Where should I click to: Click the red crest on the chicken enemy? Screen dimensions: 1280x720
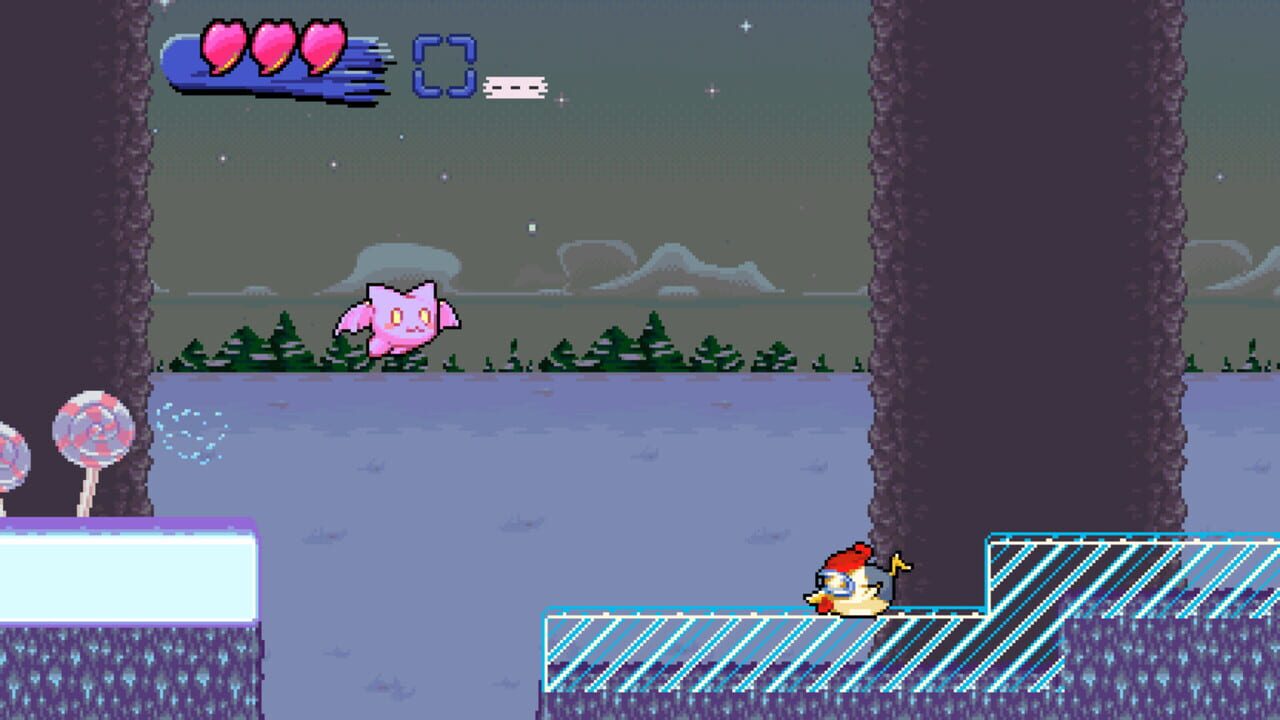pyautogui.click(x=848, y=558)
